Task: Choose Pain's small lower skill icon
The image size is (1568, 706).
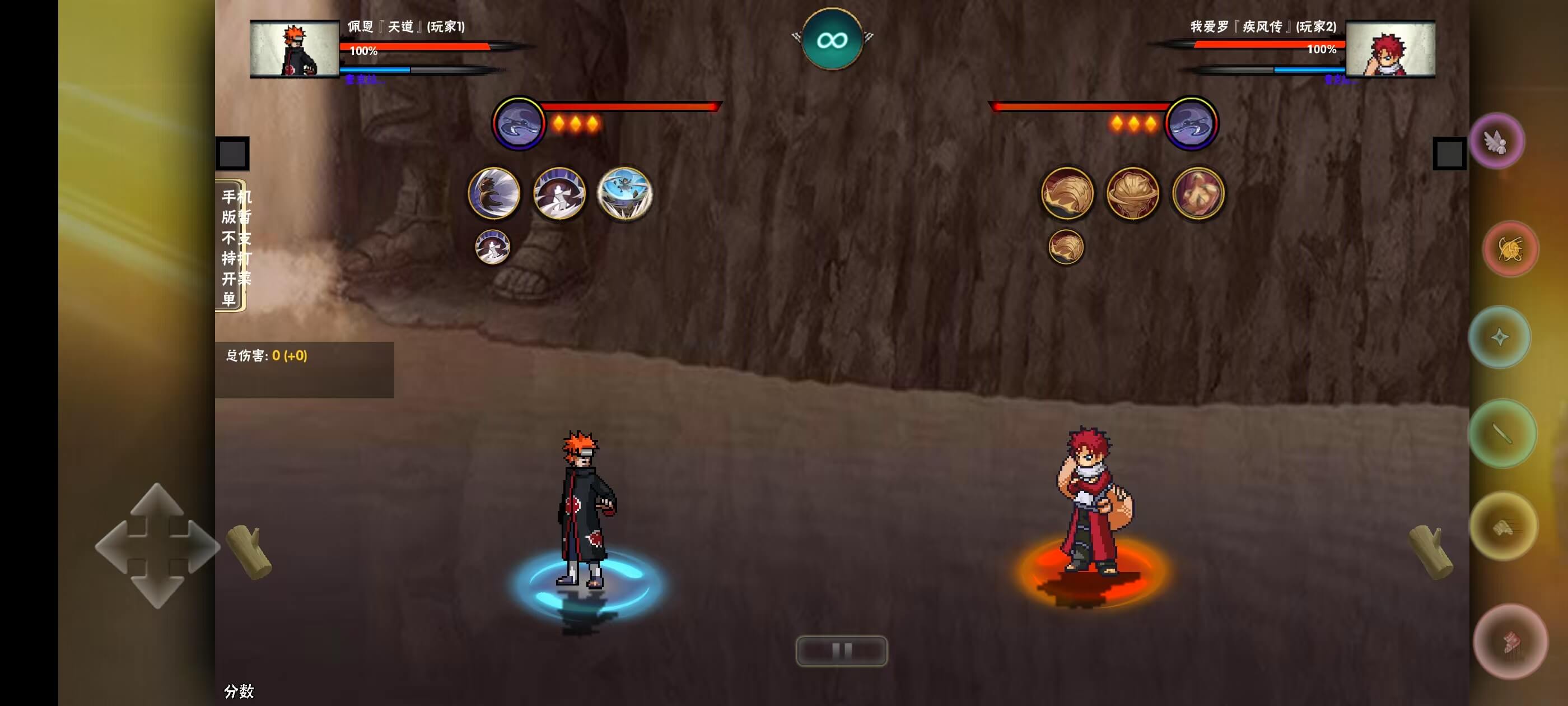Action: click(492, 247)
